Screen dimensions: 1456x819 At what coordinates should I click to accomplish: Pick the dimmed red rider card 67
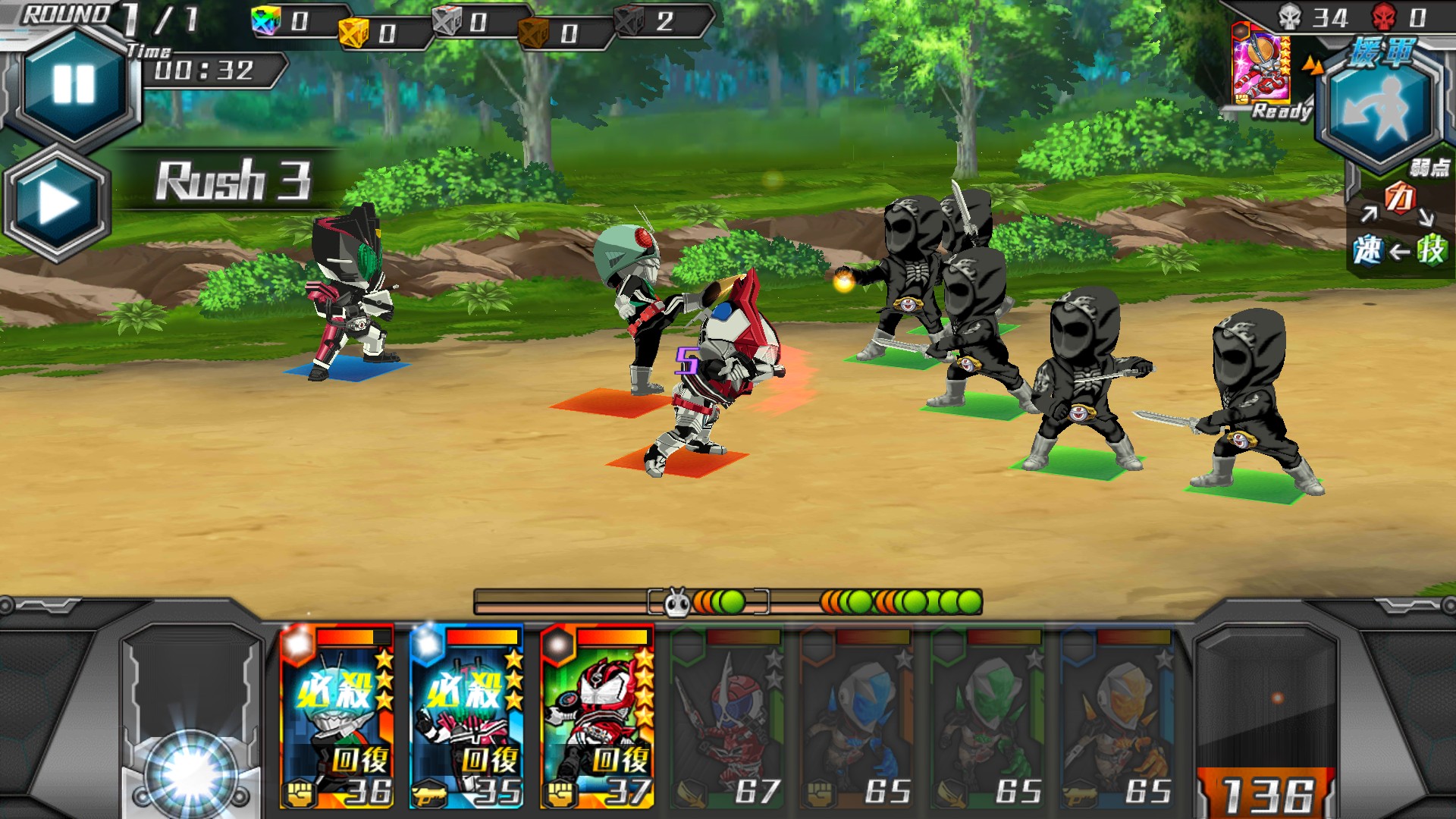coord(726,717)
